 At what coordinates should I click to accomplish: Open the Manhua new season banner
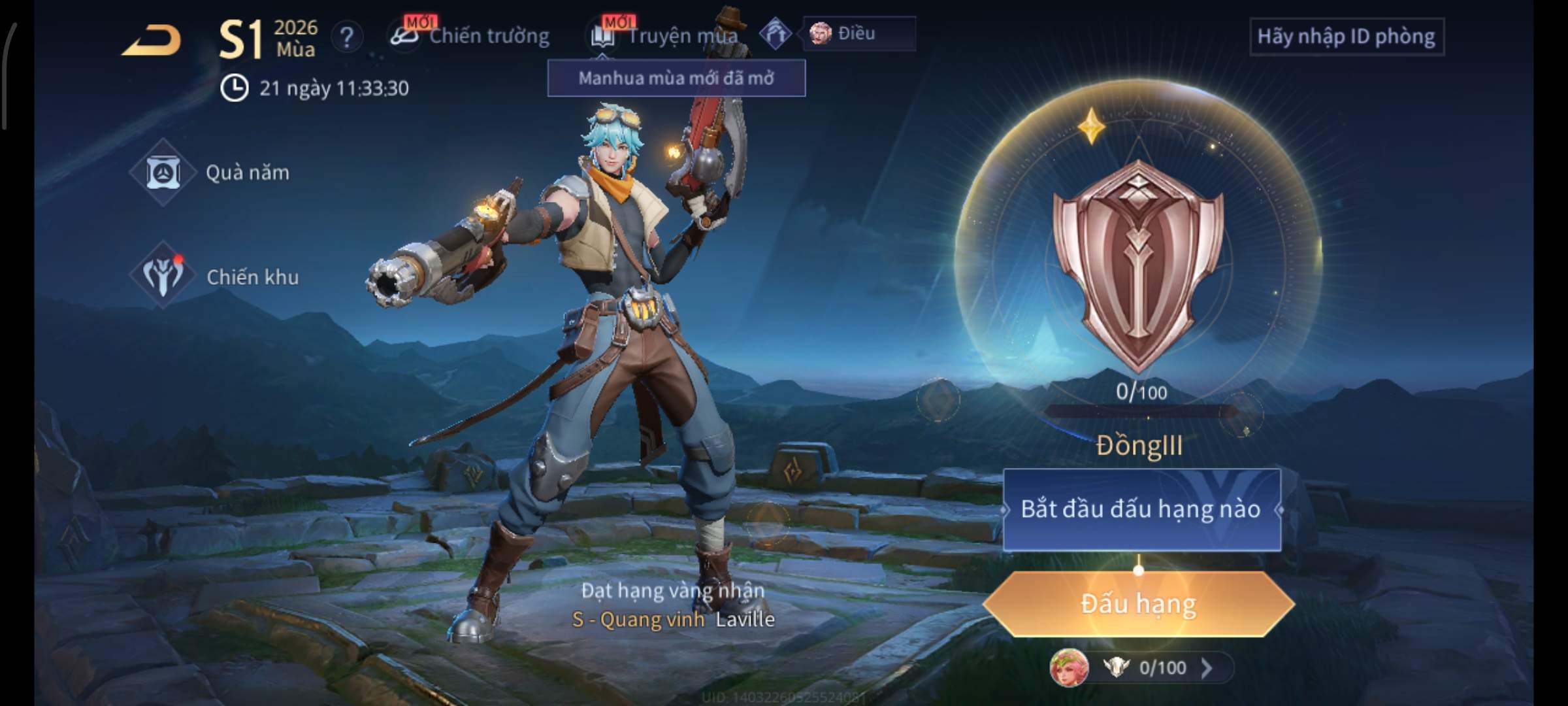click(x=676, y=78)
